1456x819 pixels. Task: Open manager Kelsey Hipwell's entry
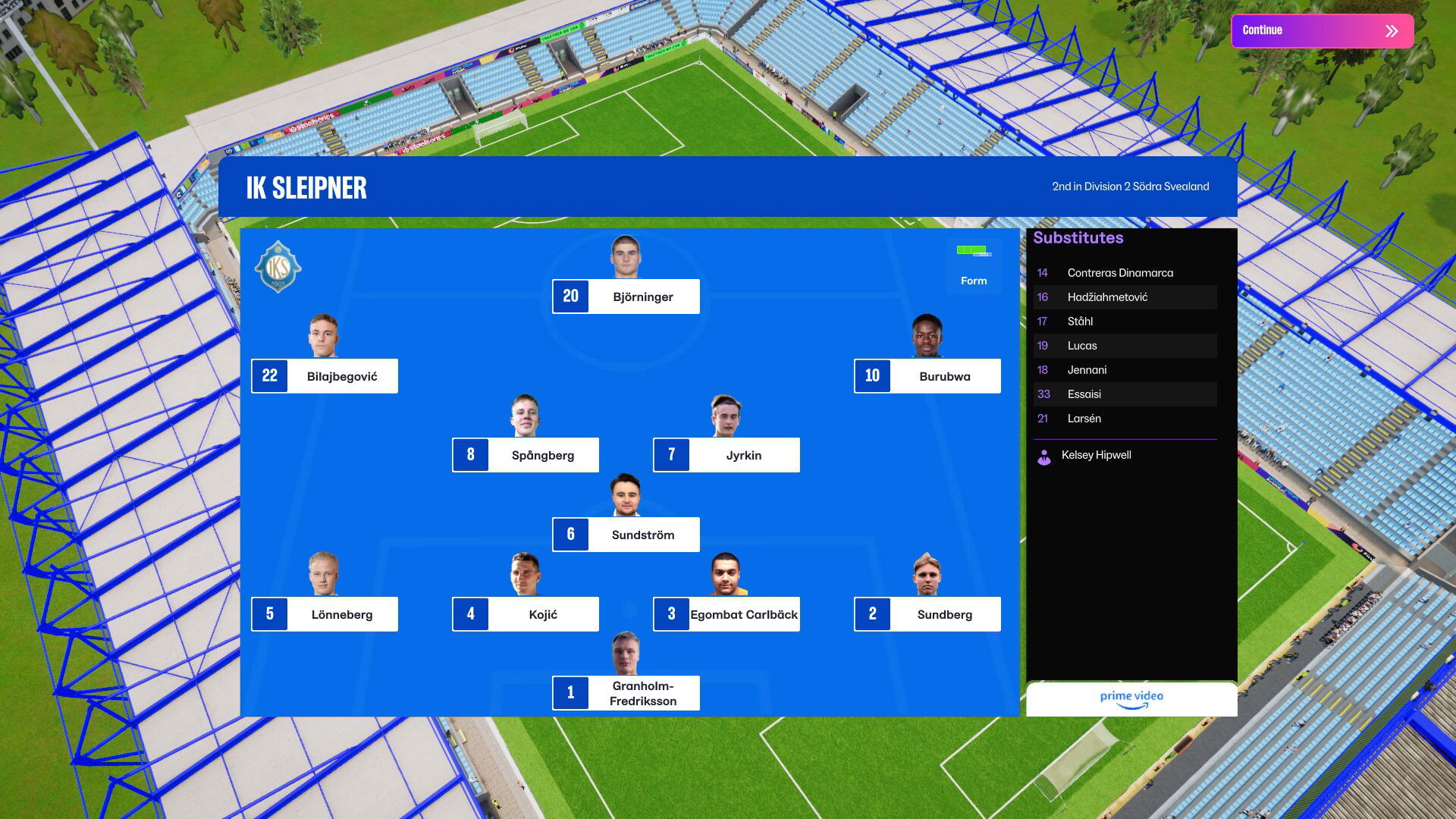[1095, 455]
